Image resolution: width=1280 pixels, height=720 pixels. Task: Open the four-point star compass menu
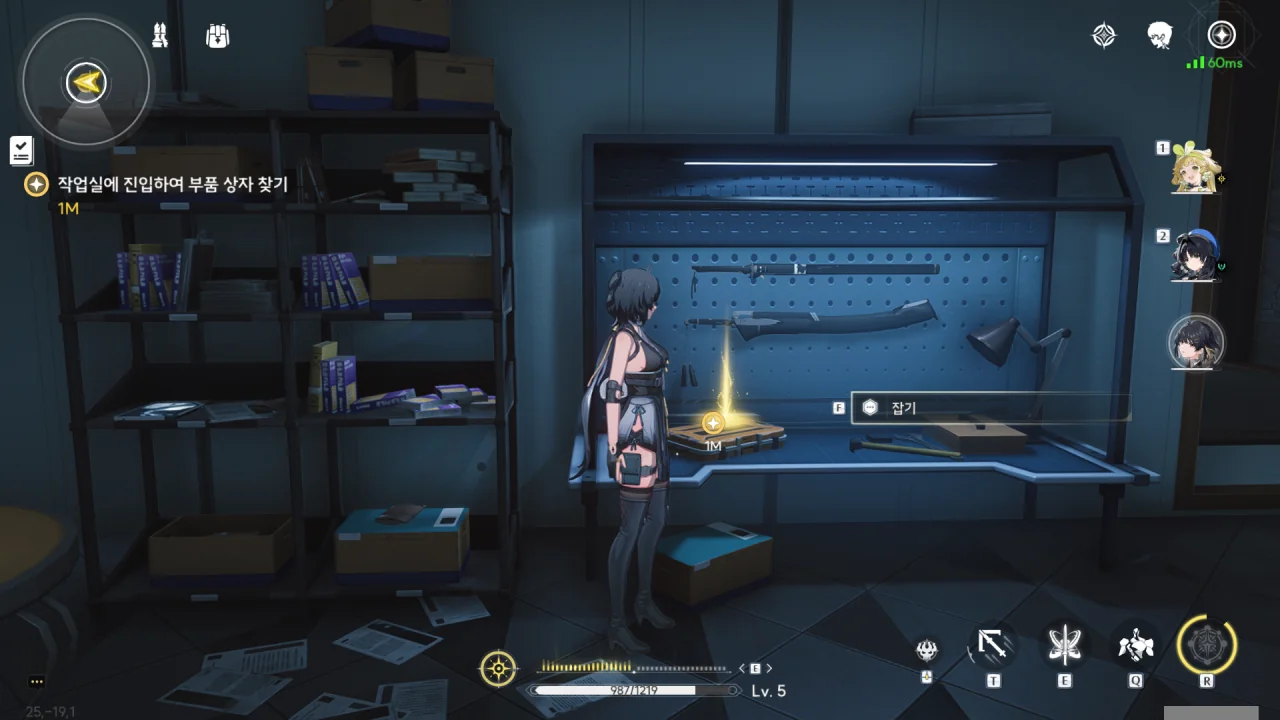[1103, 36]
